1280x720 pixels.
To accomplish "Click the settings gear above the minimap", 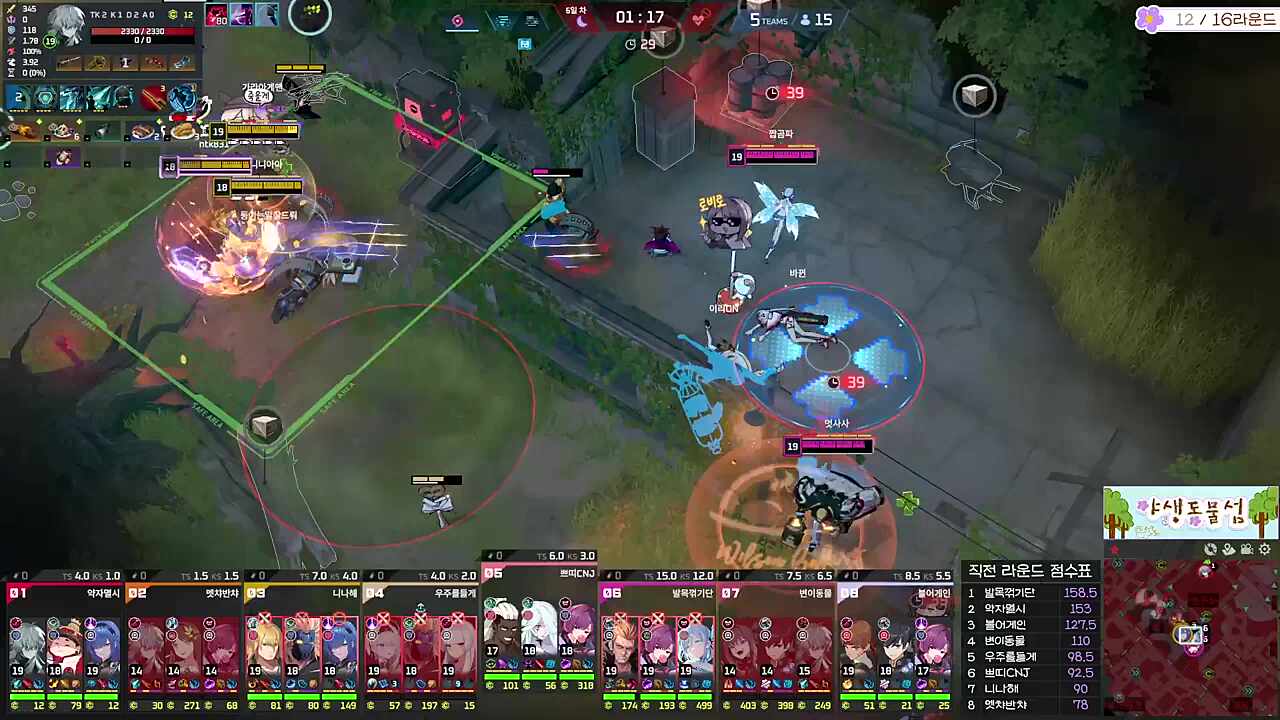I will [1265, 549].
